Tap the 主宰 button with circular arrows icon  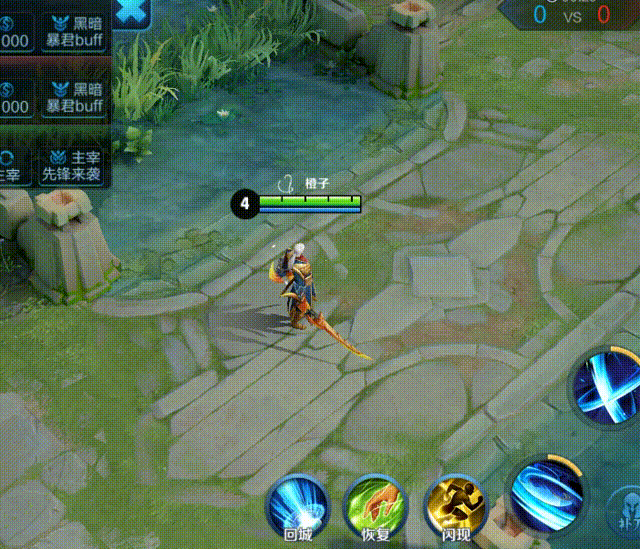pyautogui.click(x=8, y=165)
